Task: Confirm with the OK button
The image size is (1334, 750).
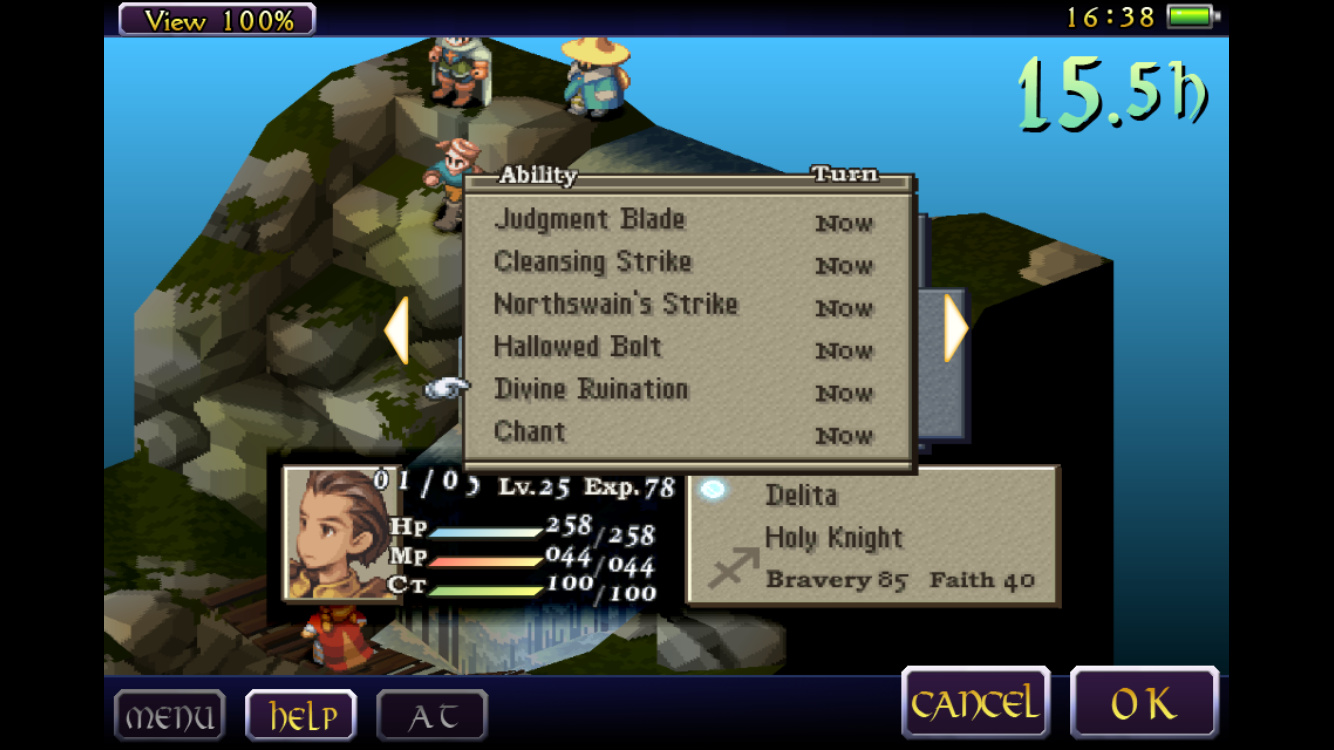Action: [1144, 704]
